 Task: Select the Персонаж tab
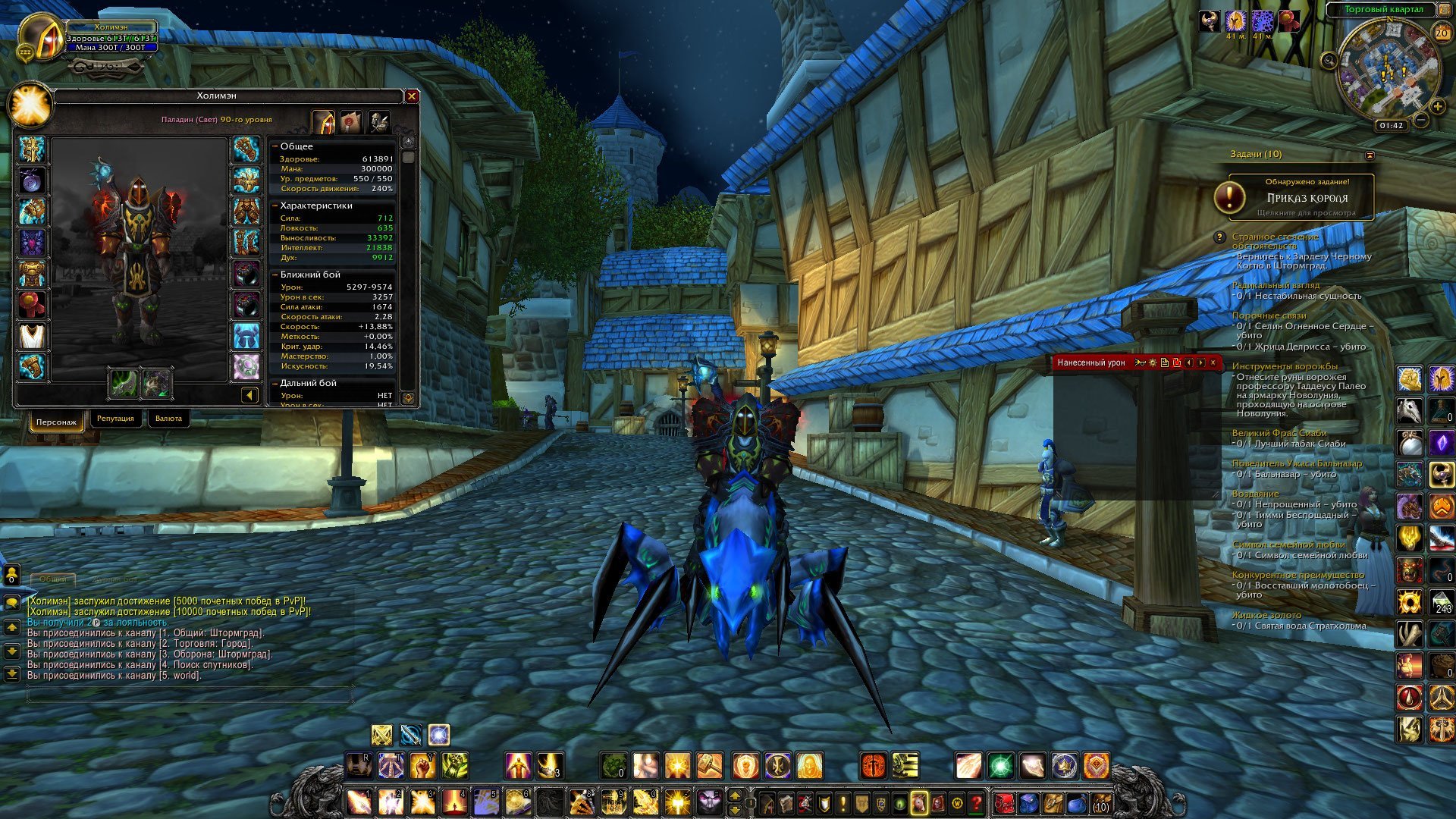point(56,422)
